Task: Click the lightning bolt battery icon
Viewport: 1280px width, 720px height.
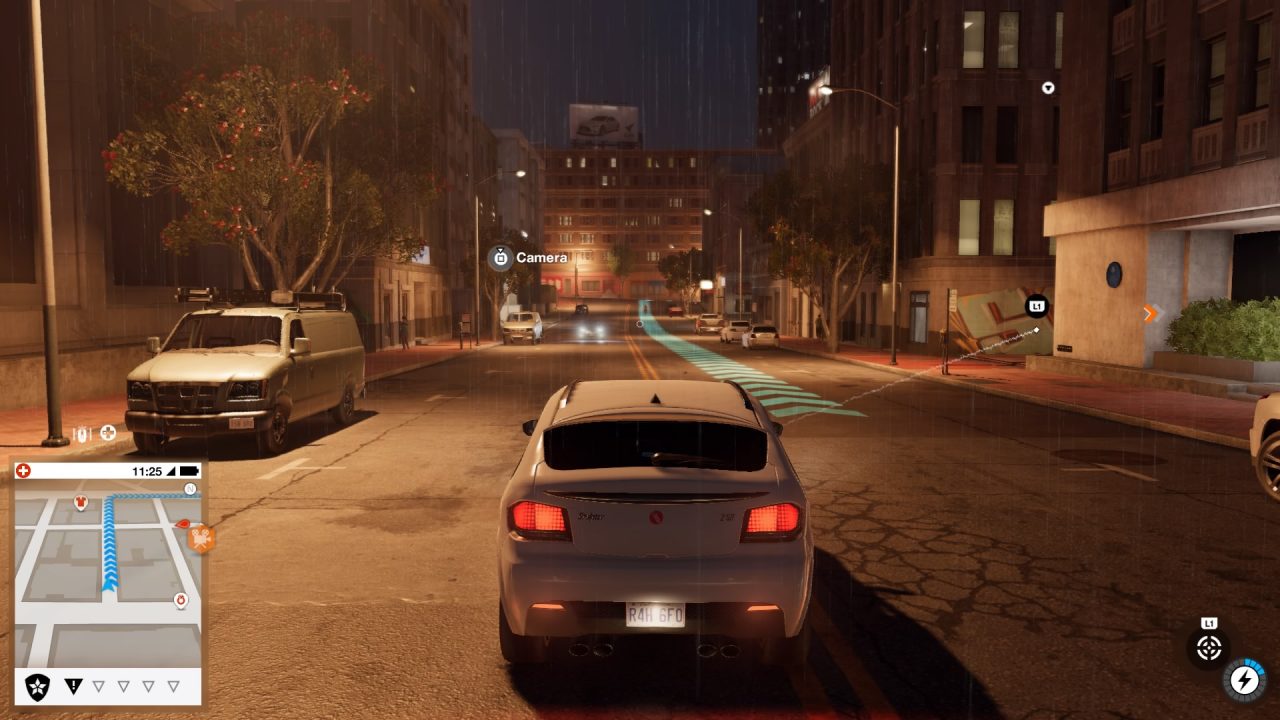Action: click(x=1244, y=680)
